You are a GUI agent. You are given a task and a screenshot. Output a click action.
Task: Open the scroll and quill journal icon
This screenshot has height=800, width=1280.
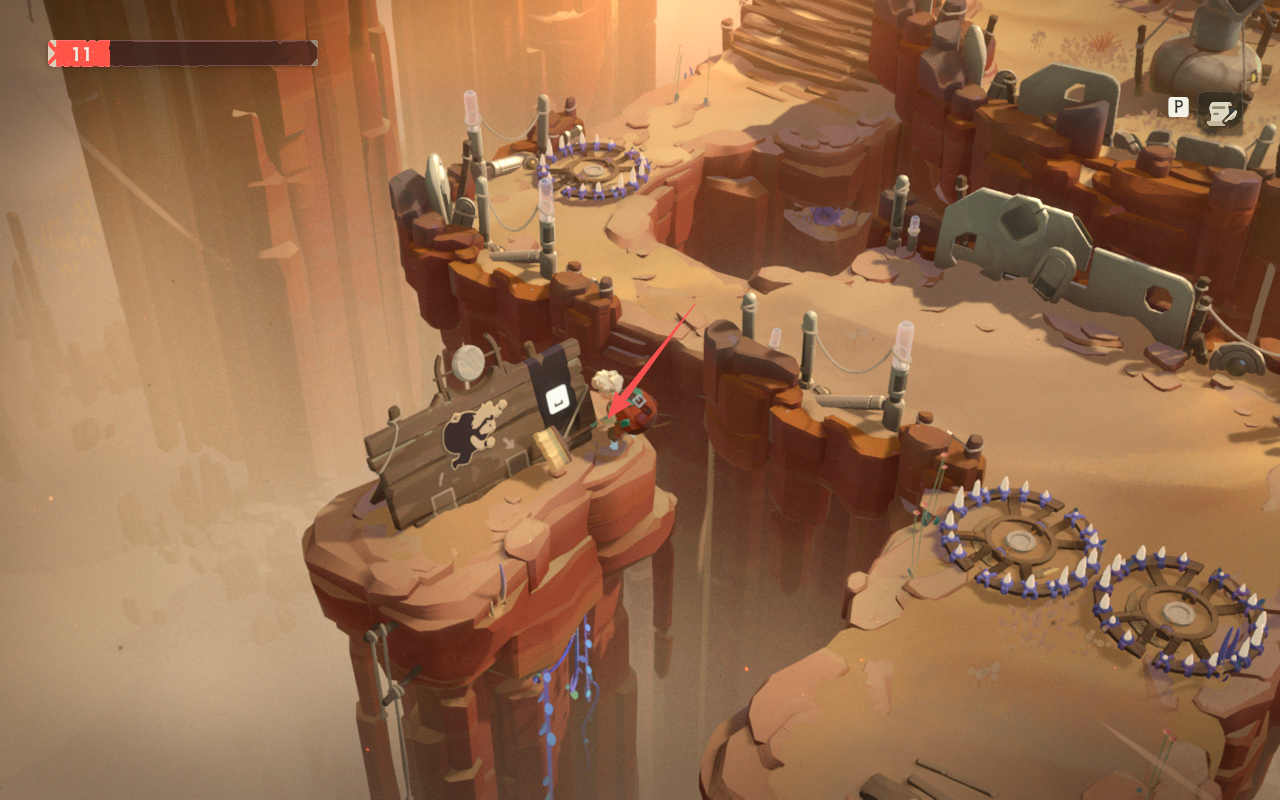click(1219, 112)
